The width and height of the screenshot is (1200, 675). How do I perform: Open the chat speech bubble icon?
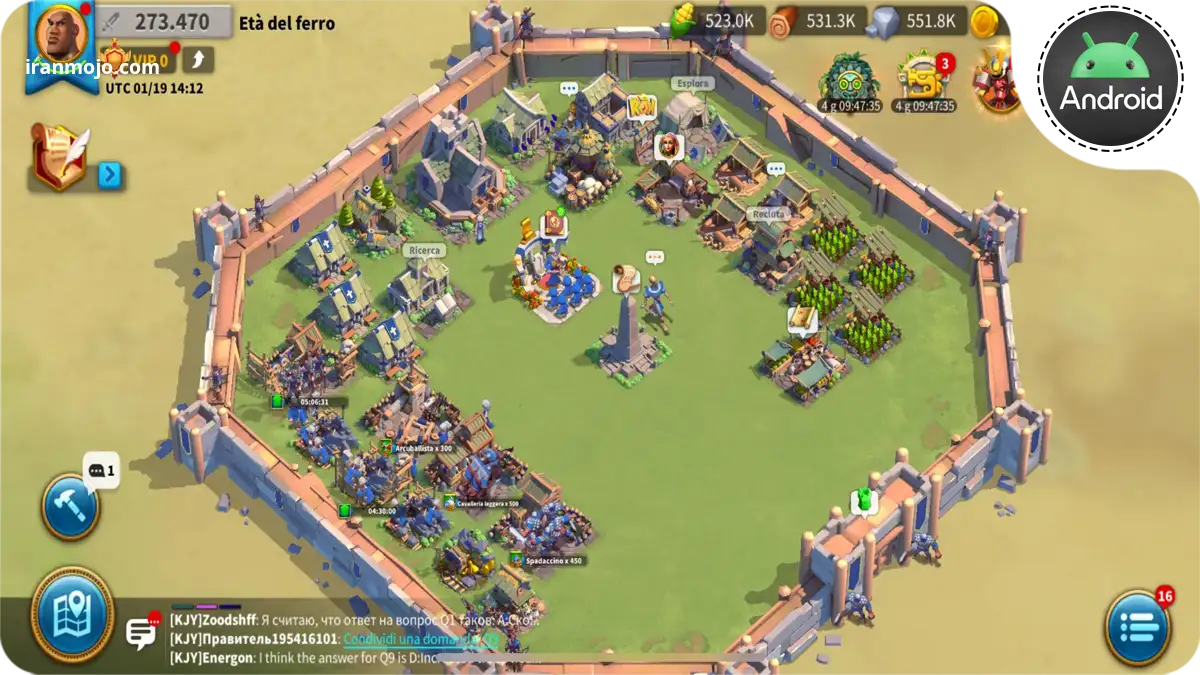tap(141, 632)
